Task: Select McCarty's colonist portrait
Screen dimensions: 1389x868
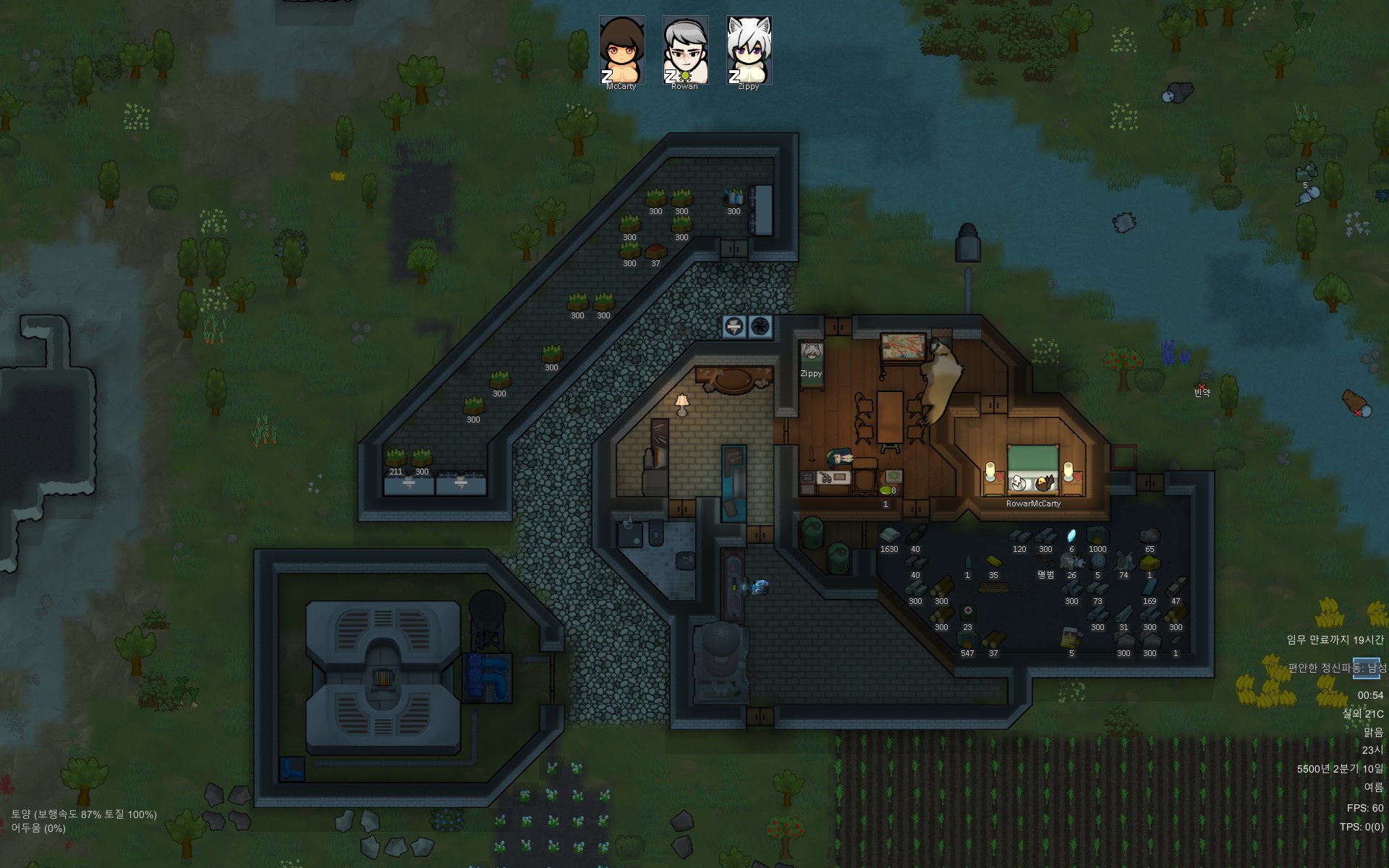Action: coord(621,49)
